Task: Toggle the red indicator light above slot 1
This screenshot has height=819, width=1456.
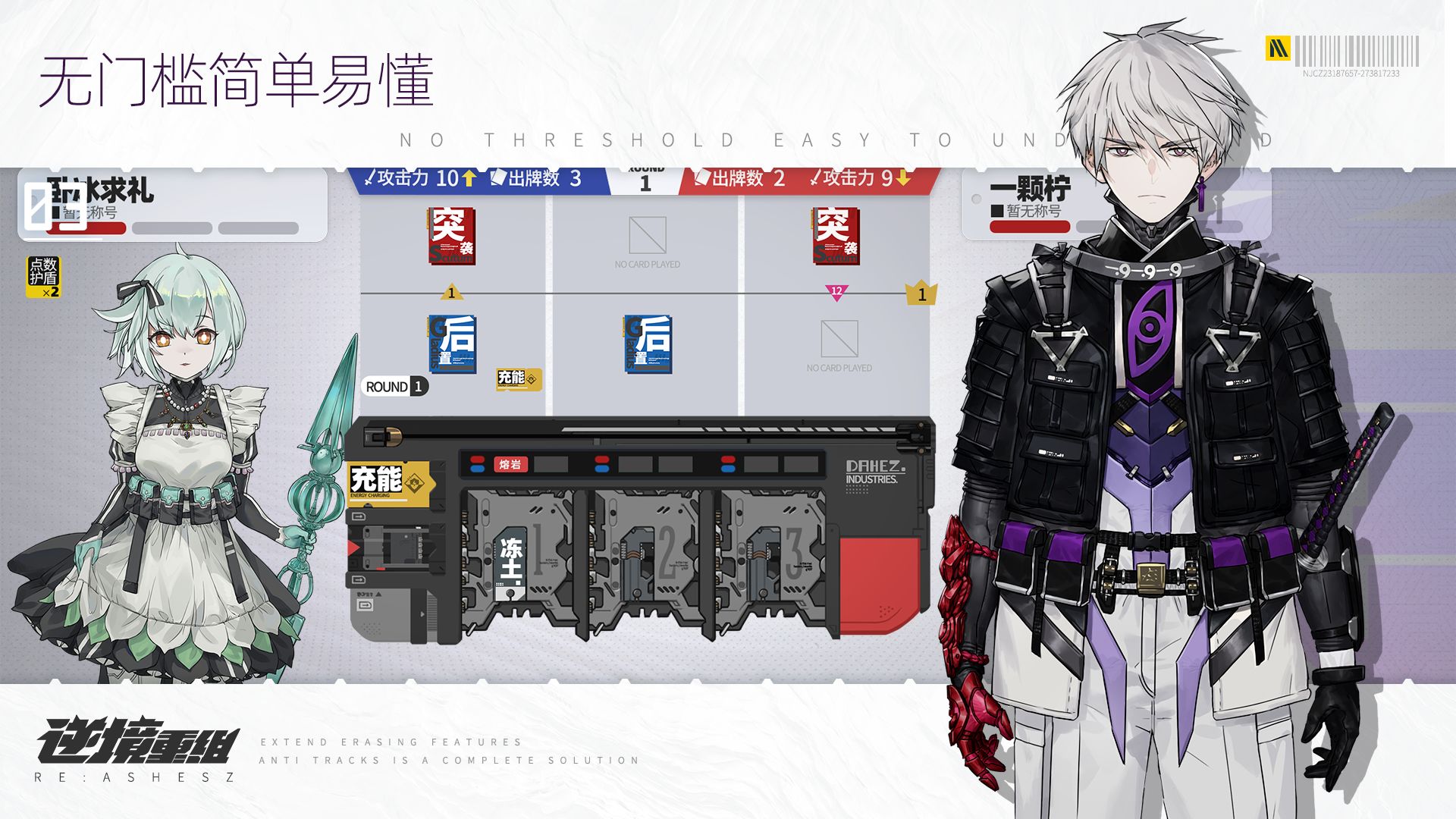Action: (x=478, y=460)
